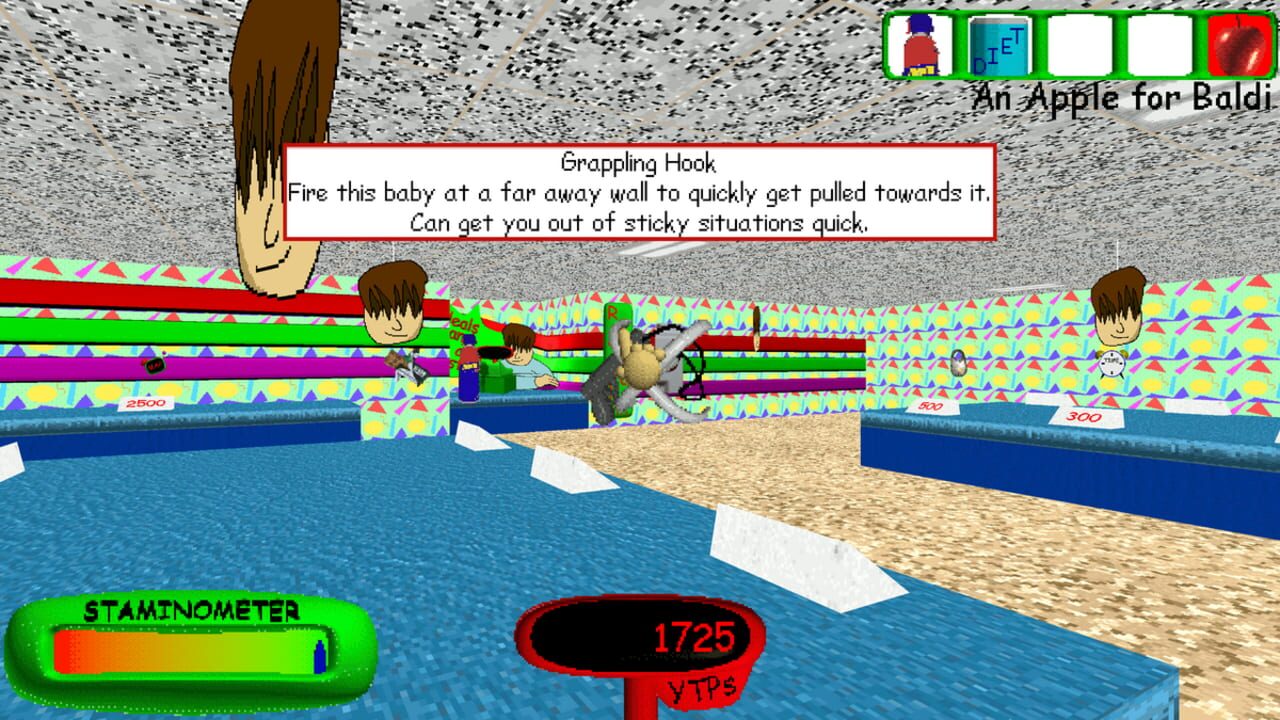
Task: Dismiss the Grappling Hook description popup
Action: click(640, 193)
